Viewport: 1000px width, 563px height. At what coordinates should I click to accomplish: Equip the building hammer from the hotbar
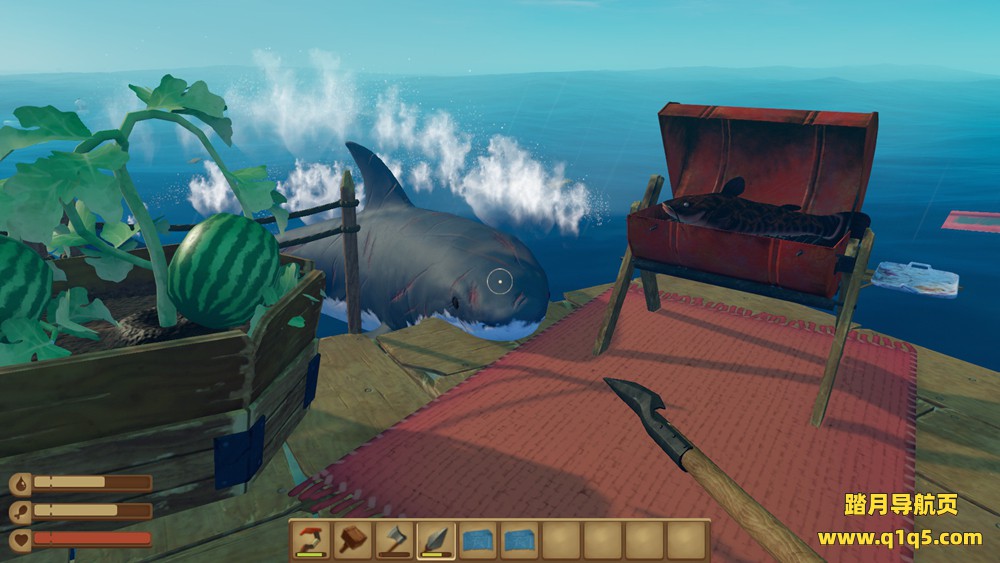tap(353, 540)
